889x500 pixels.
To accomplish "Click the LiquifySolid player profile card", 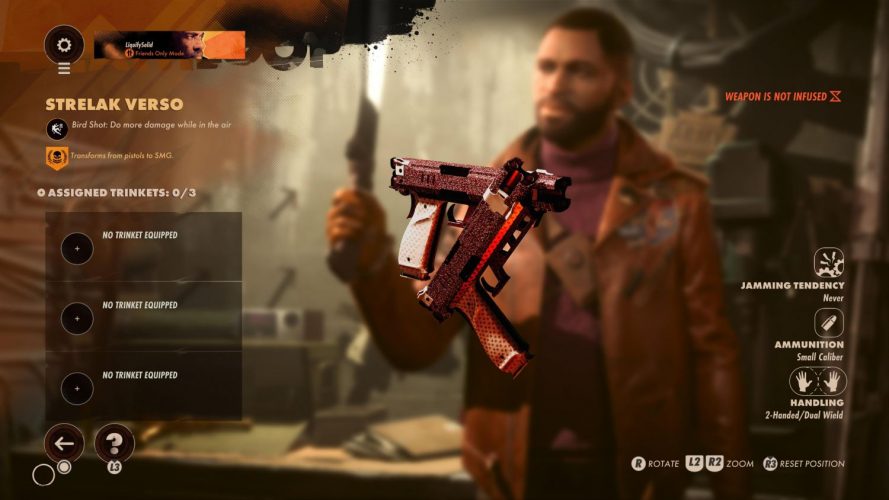I will (169, 45).
